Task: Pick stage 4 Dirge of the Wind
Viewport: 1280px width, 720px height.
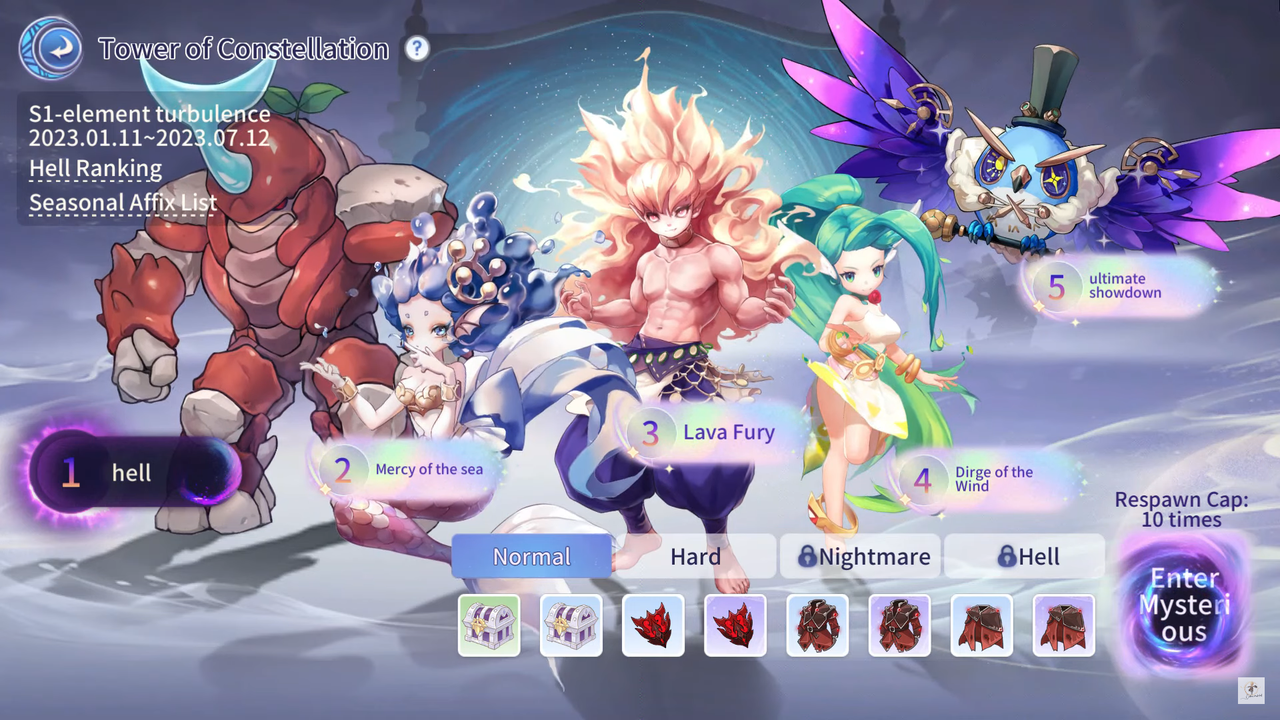Action: pyautogui.click(x=983, y=479)
